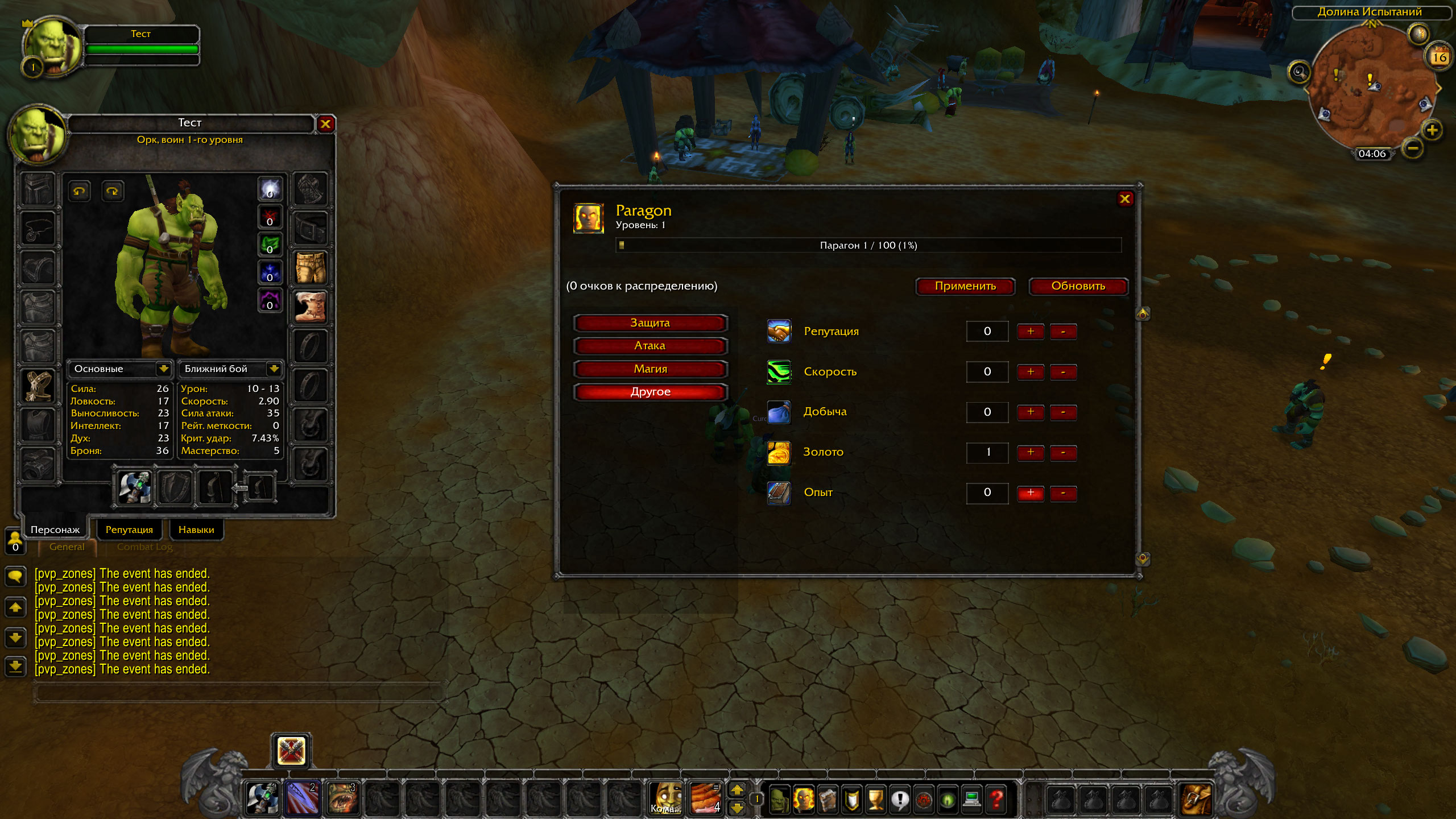This screenshot has width=1456, height=819.
Task: Add a point to Репутация
Action: (x=1030, y=332)
